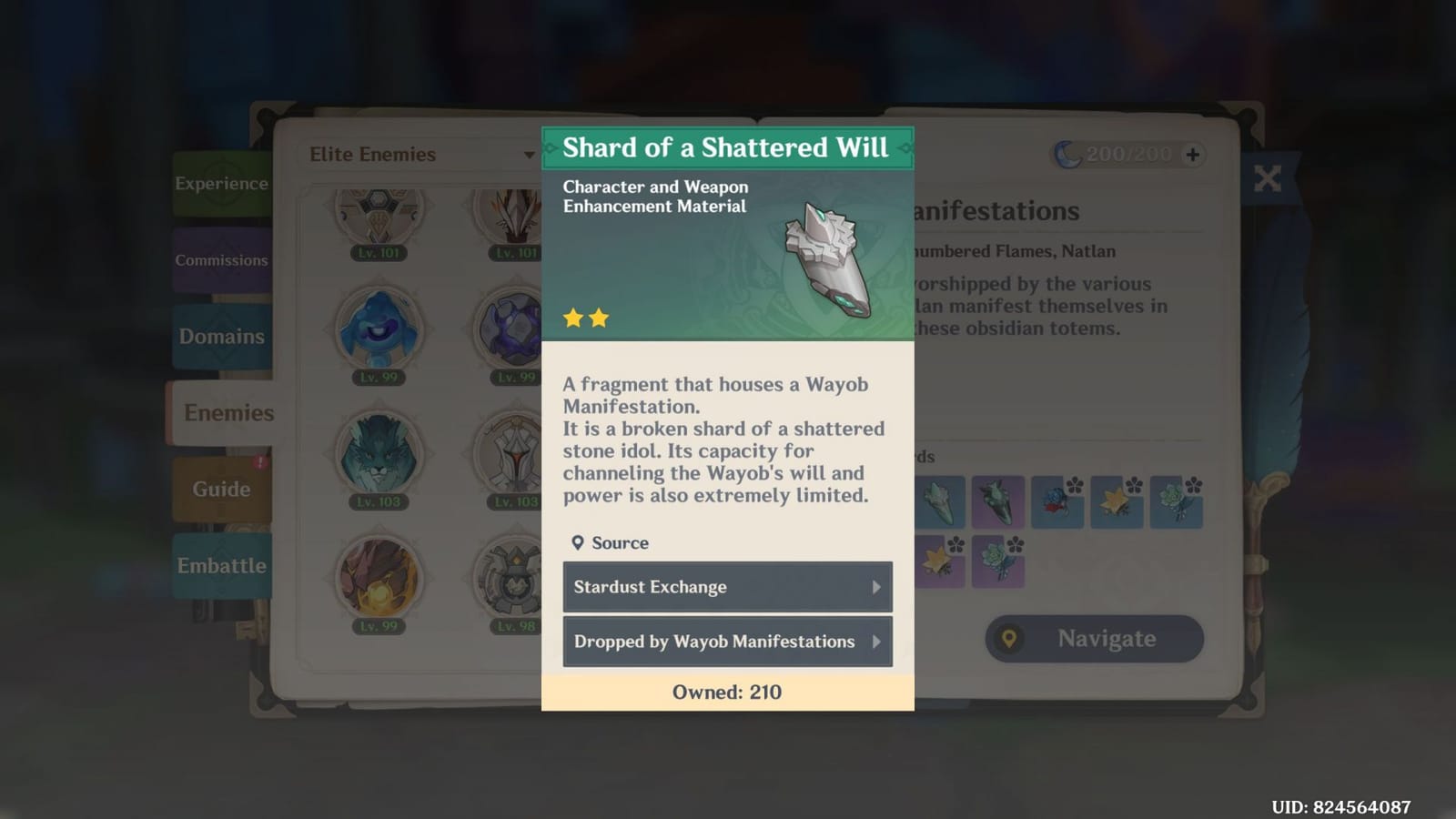Switch to the Domains tab

click(x=220, y=336)
